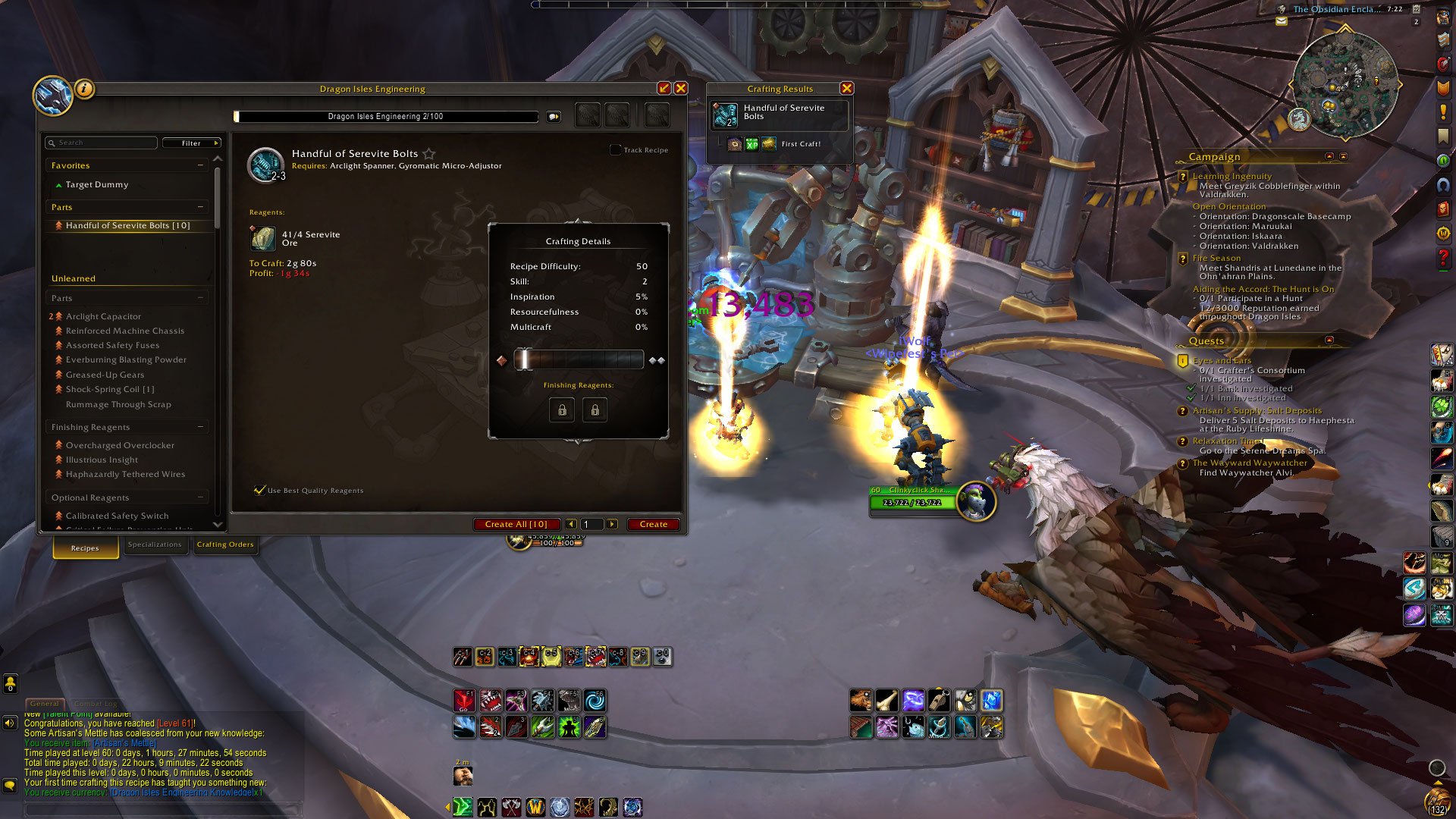This screenshot has height=819, width=1456.
Task: Select Target Dummy favorite recipe
Action: 97,184
